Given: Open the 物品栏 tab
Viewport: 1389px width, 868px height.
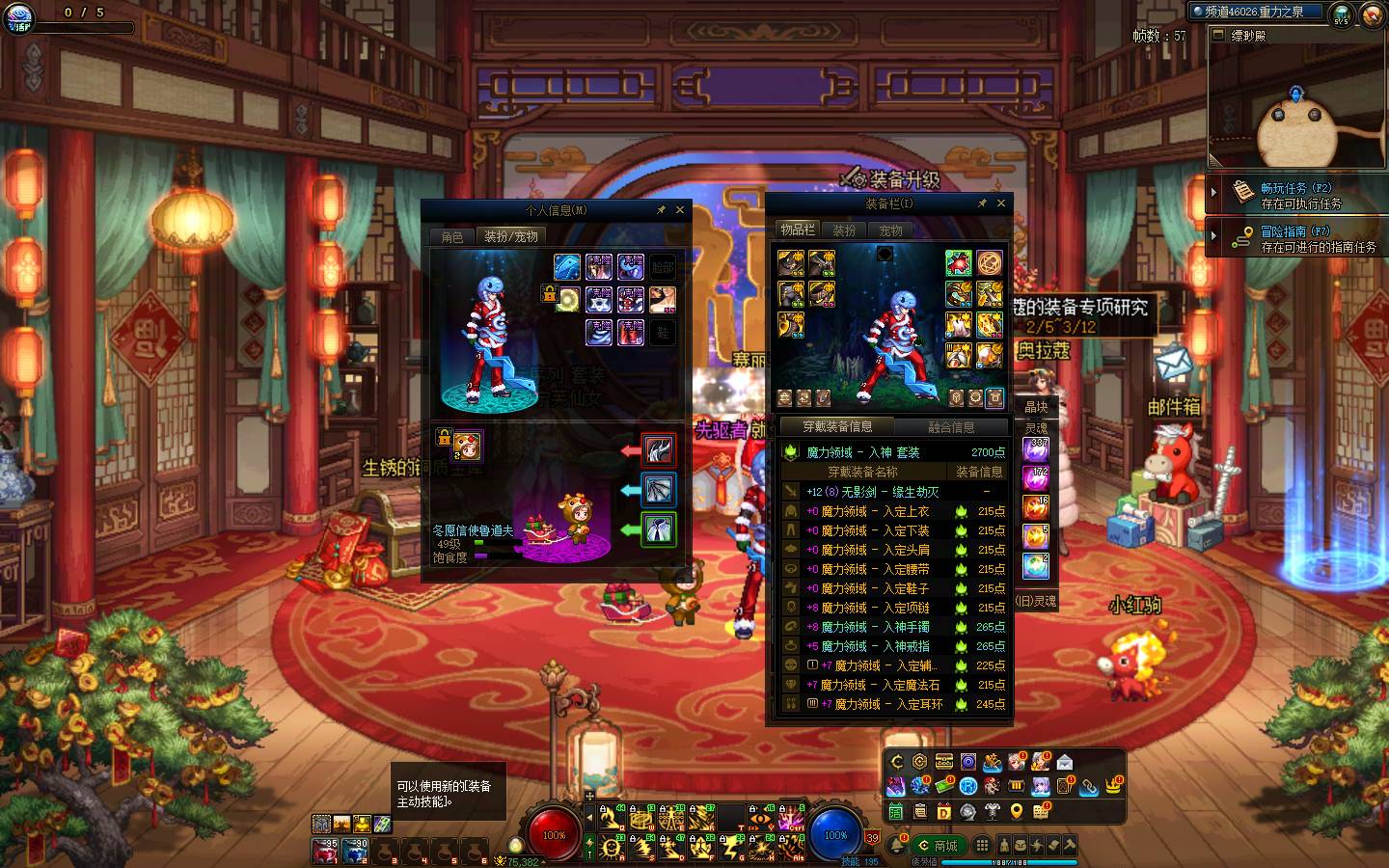Looking at the screenshot, I should [x=798, y=230].
